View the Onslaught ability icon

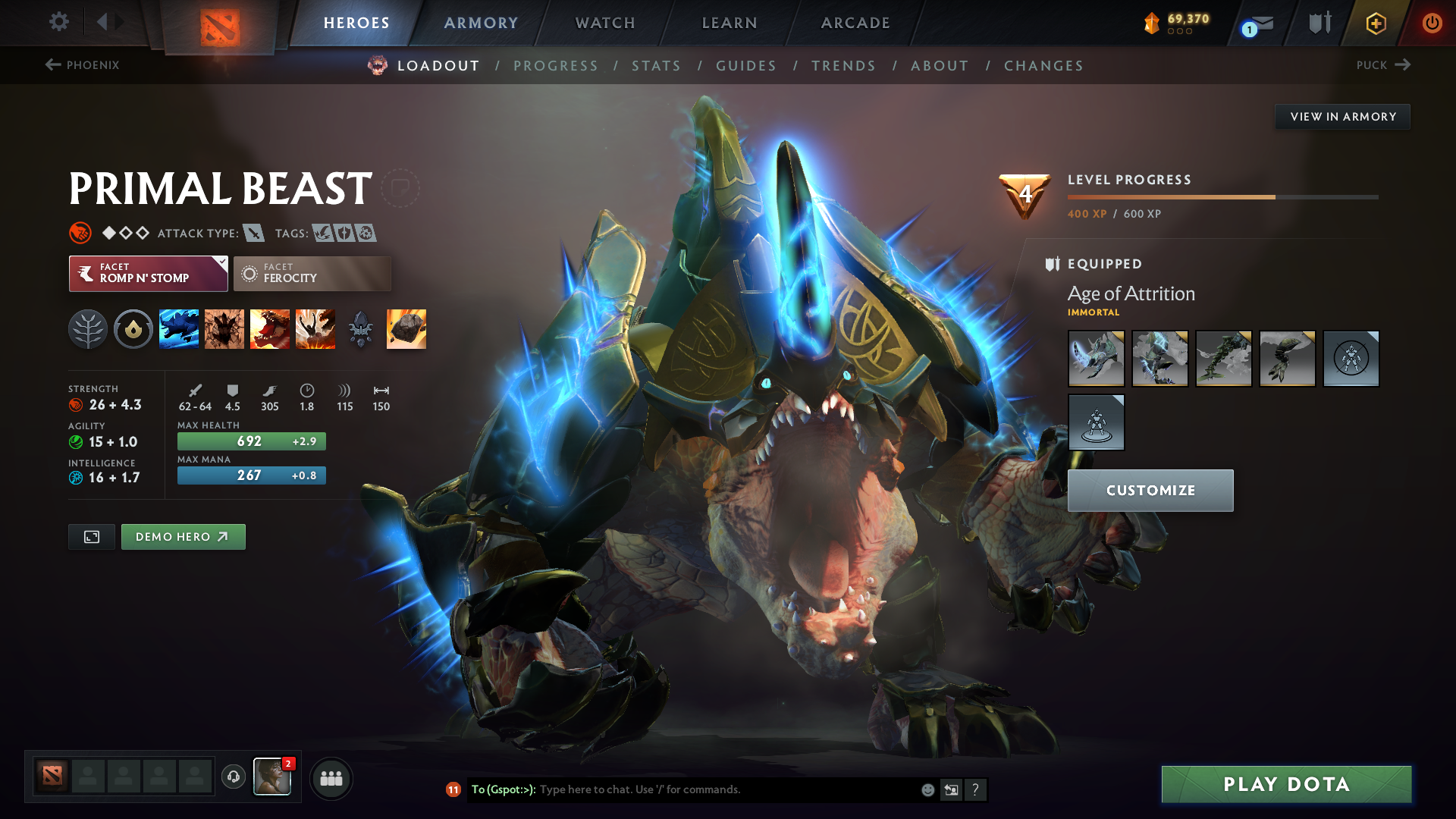point(179,328)
